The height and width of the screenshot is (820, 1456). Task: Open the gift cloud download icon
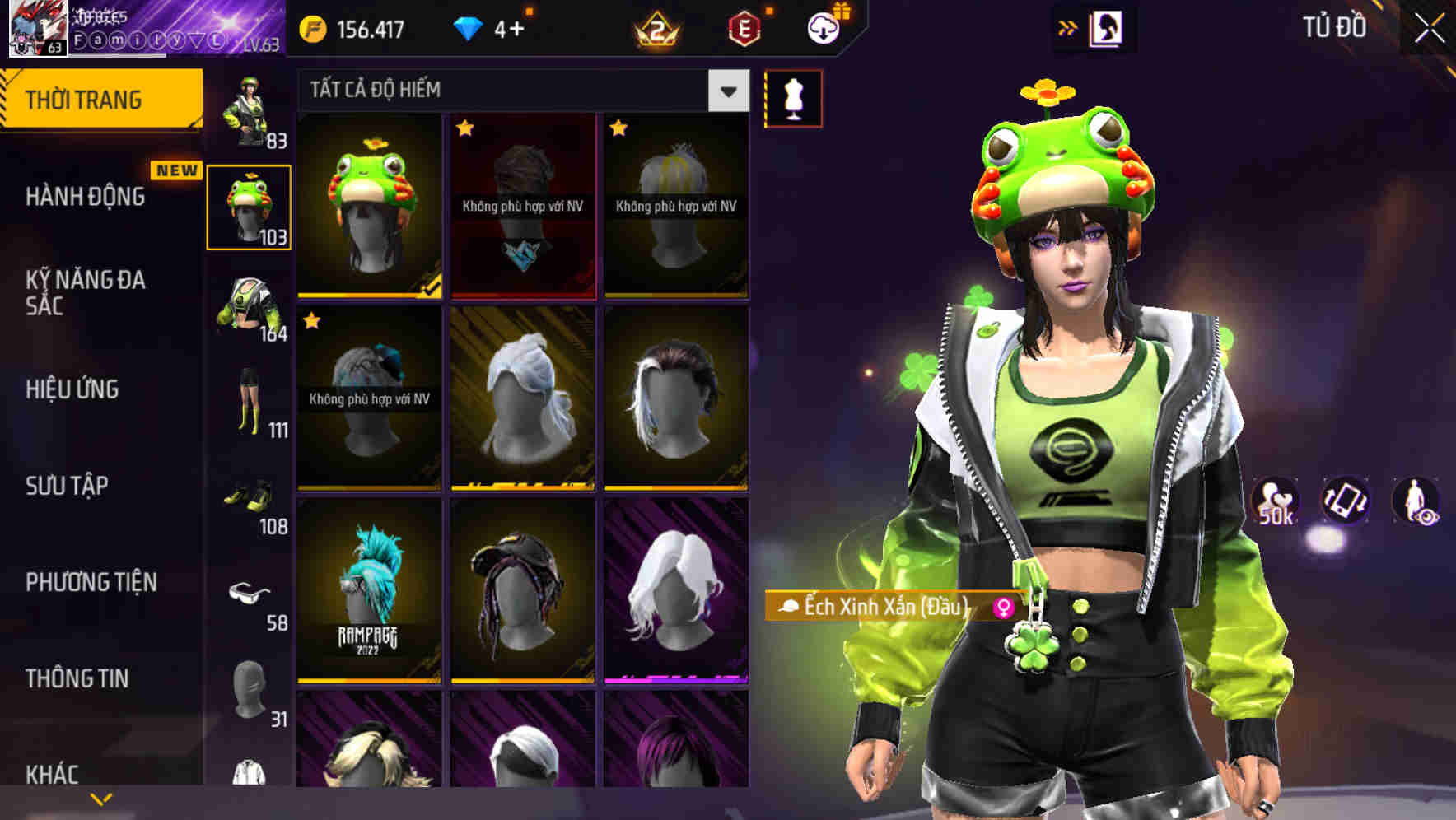coord(823,27)
